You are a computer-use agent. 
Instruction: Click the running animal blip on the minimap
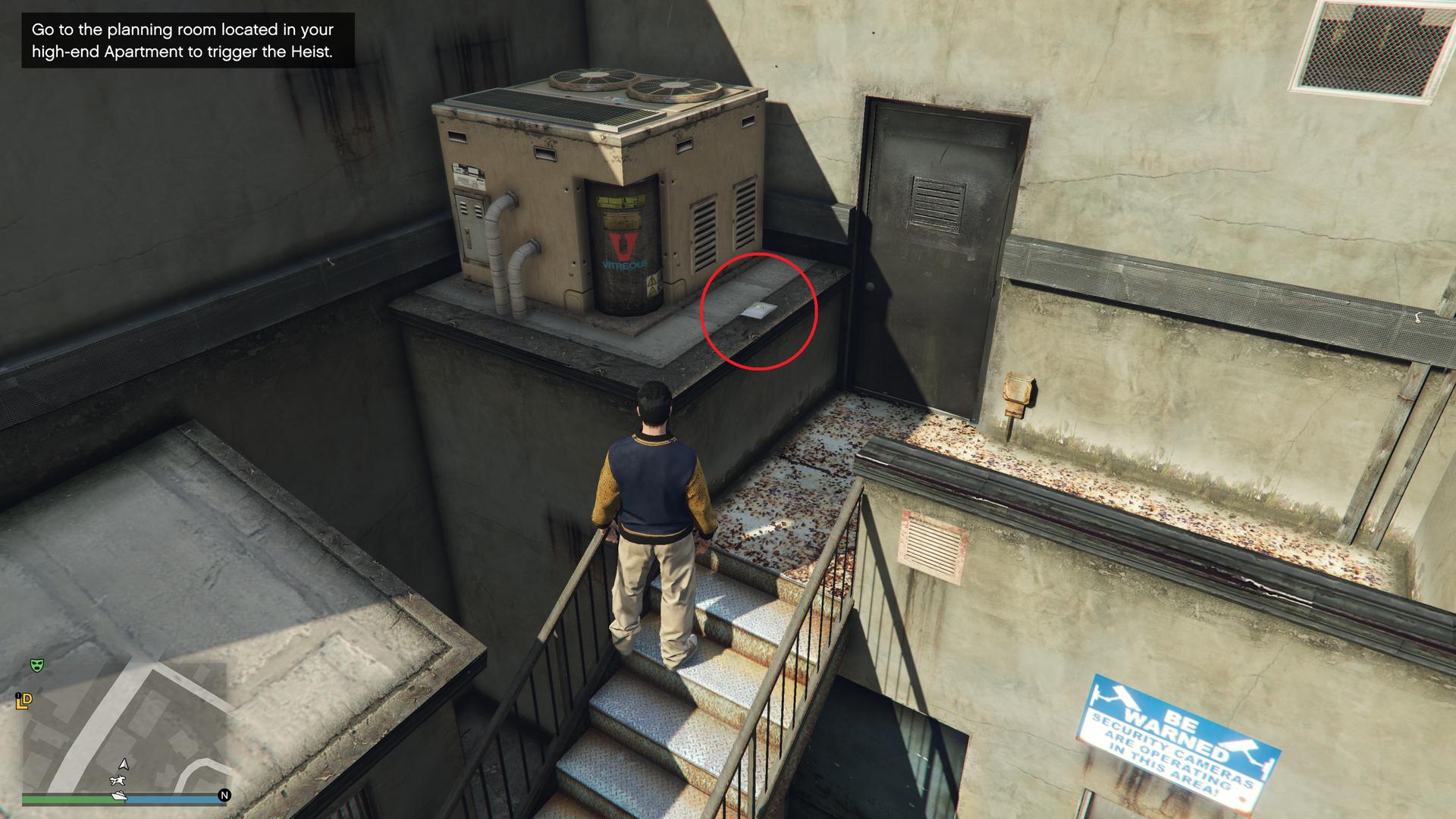118,780
